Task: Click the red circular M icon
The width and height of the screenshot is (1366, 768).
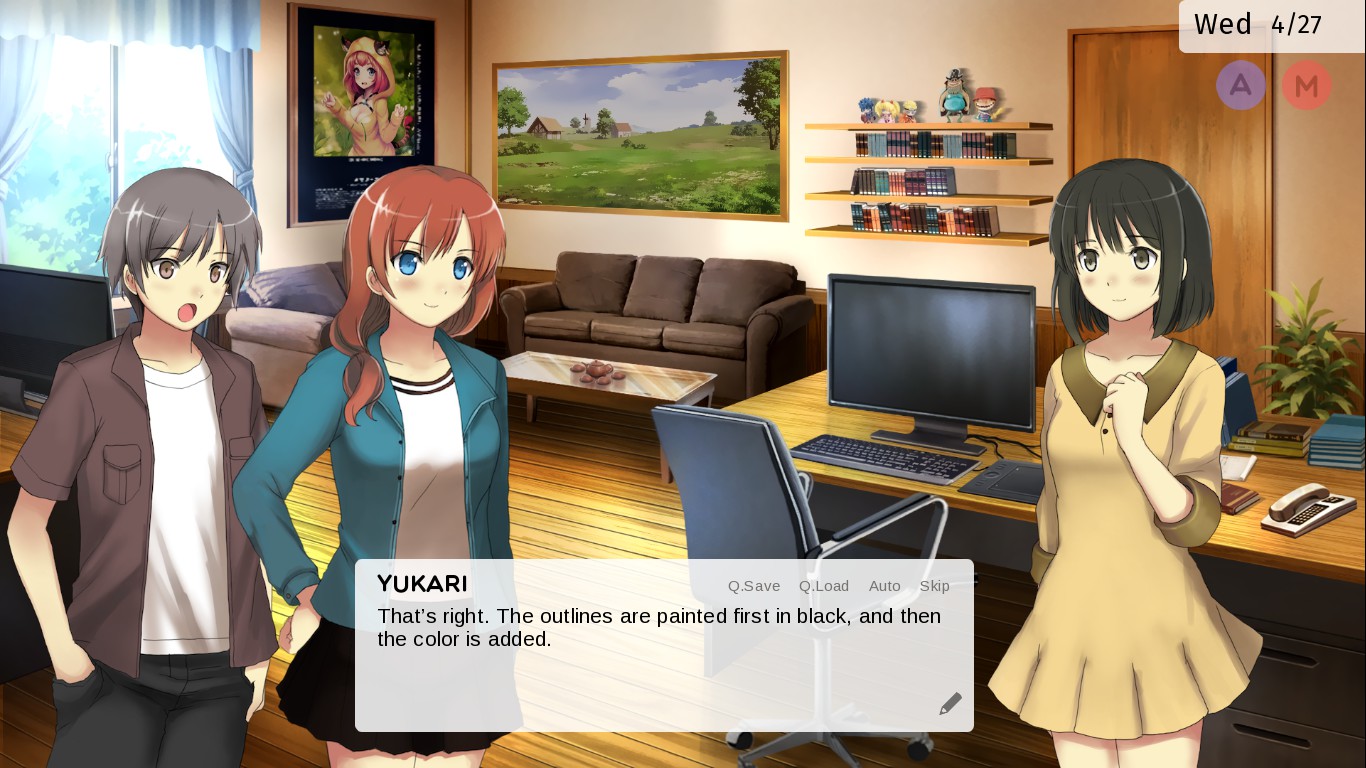Action: pos(1307,85)
